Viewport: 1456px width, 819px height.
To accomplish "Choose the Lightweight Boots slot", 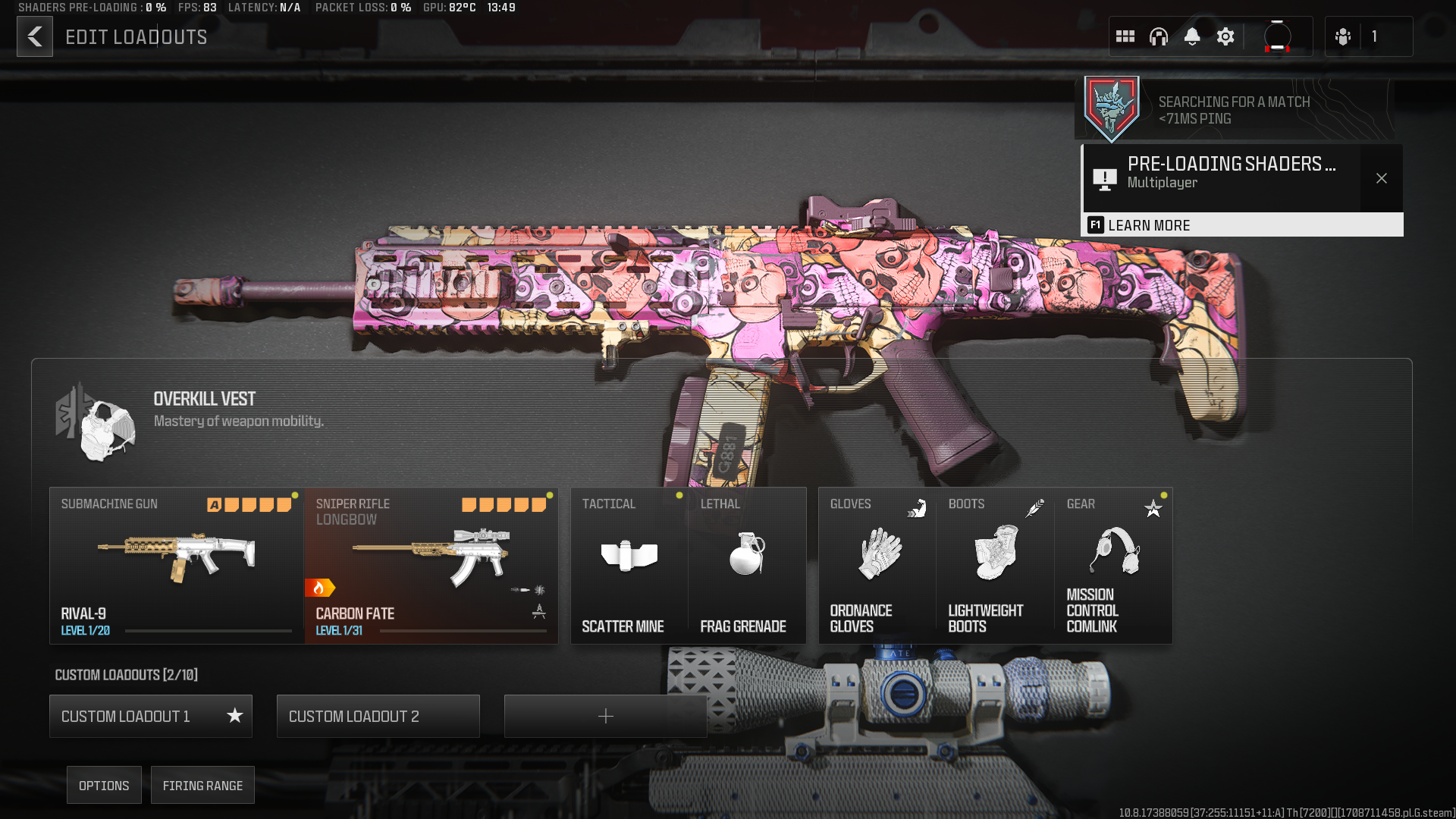I will click(995, 566).
